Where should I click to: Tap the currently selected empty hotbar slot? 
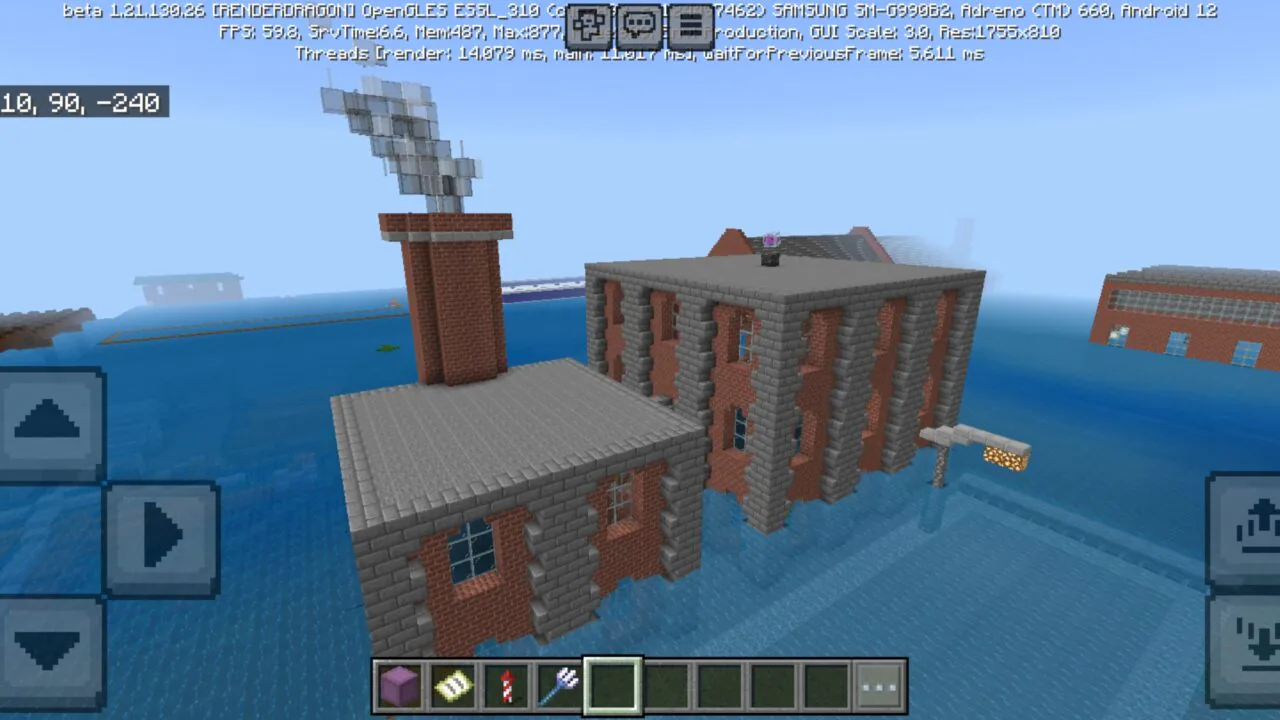tap(614, 683)
